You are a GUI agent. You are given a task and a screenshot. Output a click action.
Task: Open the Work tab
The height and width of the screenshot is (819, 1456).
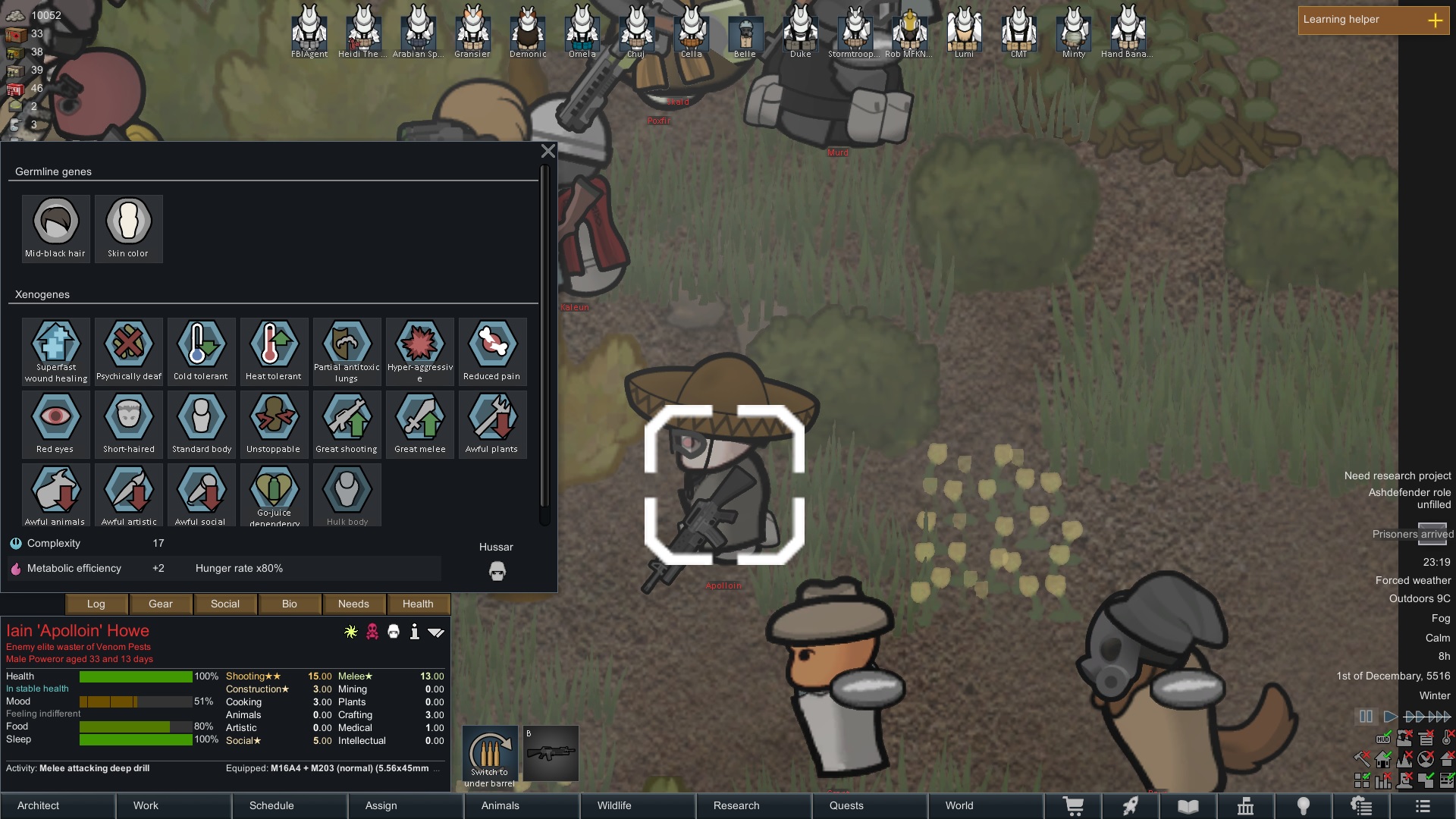tap(174, 805)
